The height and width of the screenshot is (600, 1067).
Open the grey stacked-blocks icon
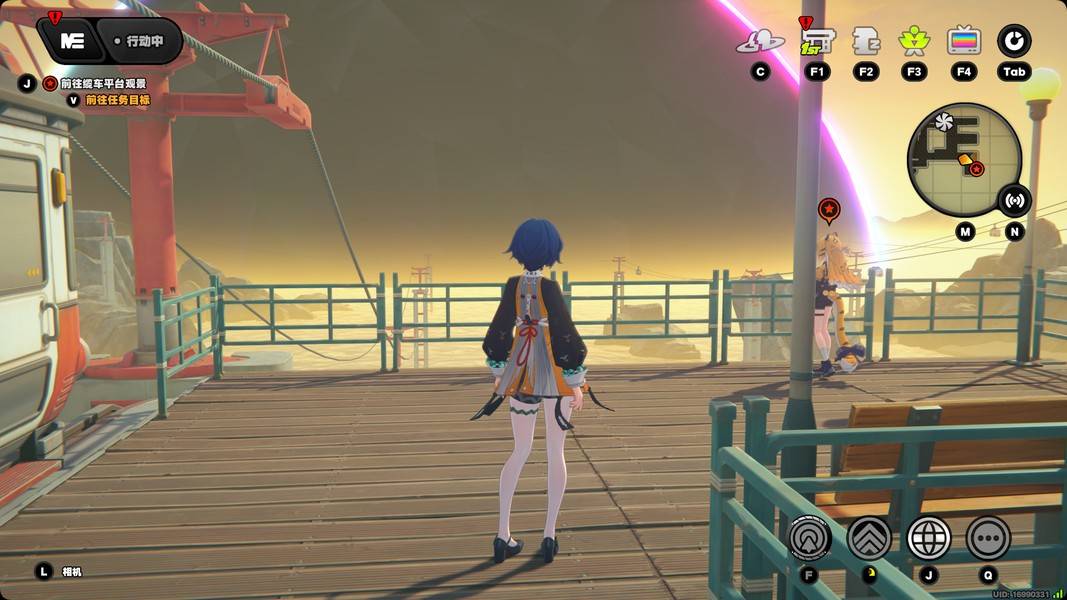(865, 42)
